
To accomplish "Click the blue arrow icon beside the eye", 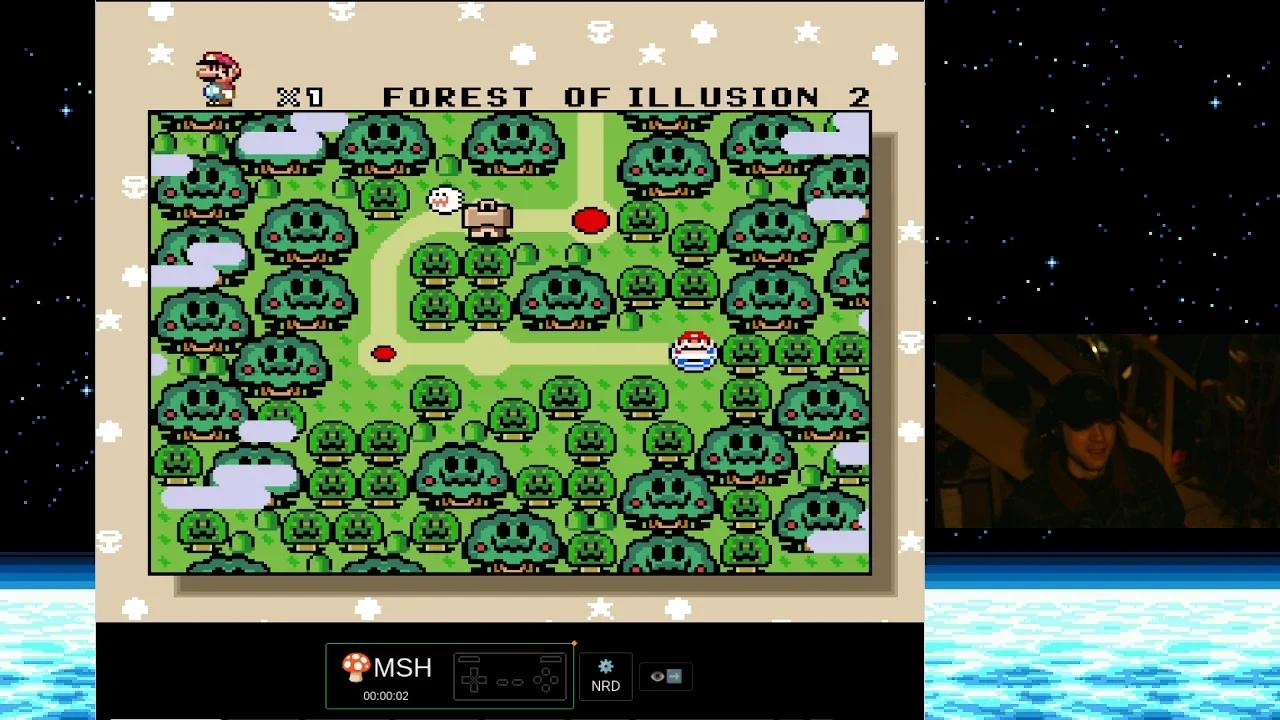I will [x=673, y=676].
